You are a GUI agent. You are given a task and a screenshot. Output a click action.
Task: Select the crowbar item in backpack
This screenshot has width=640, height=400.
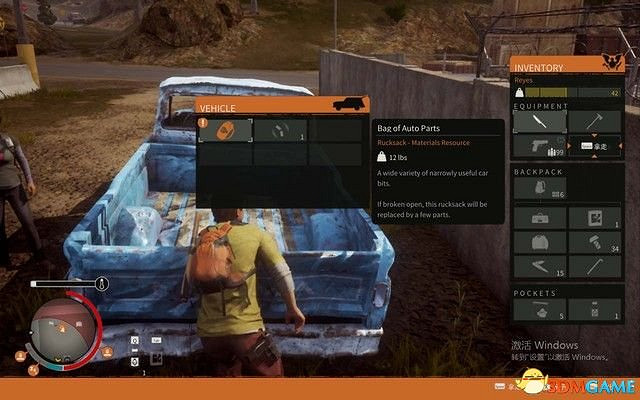click(594, 267)
